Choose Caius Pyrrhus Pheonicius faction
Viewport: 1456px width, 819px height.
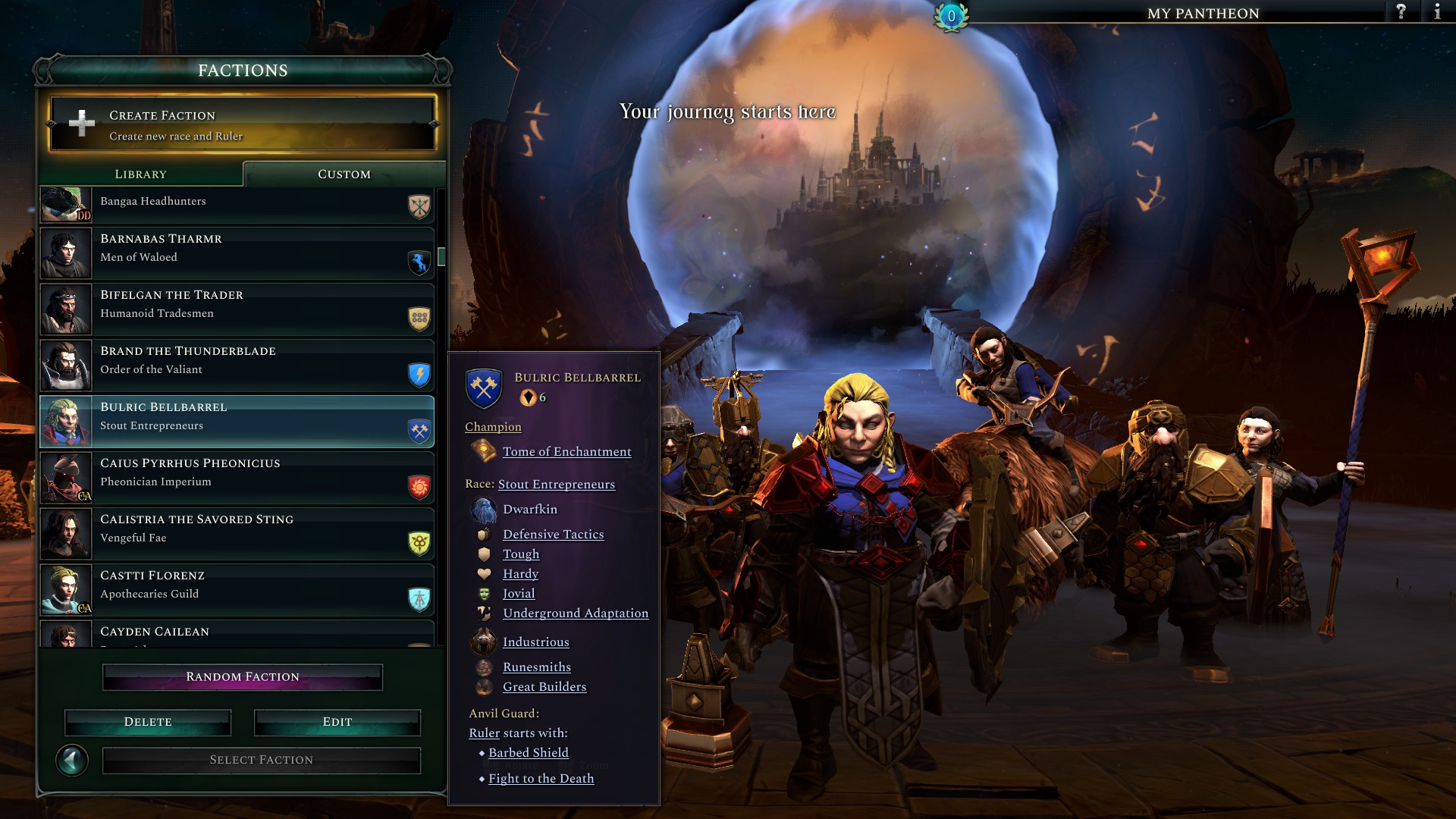click(237, 478)
